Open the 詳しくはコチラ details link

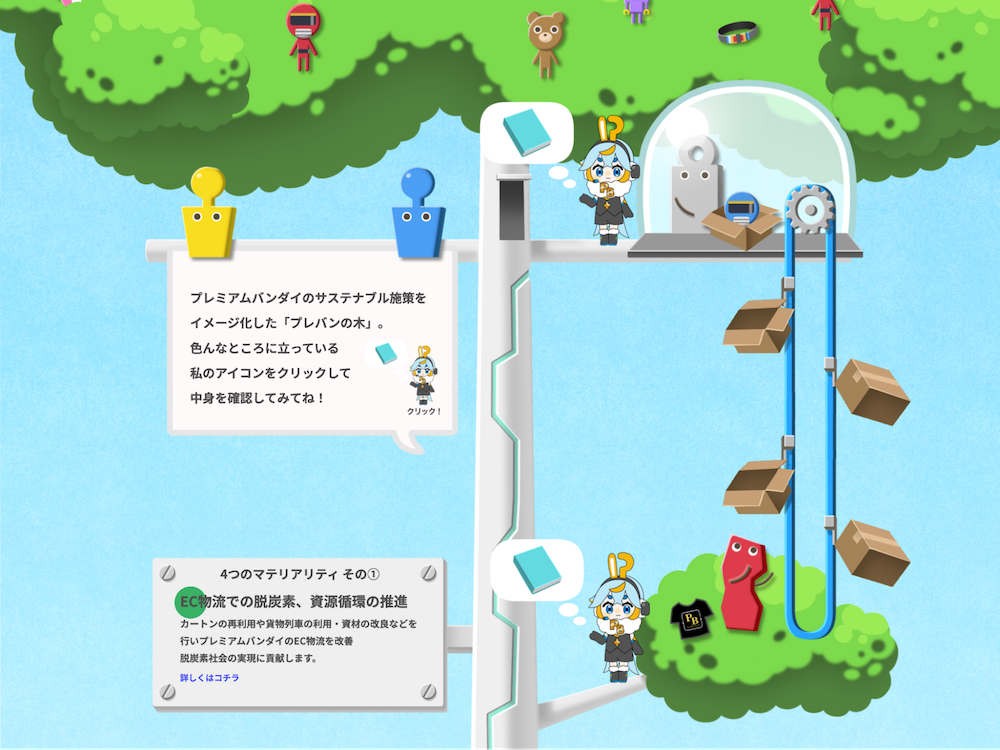click(x=209, y=678)
